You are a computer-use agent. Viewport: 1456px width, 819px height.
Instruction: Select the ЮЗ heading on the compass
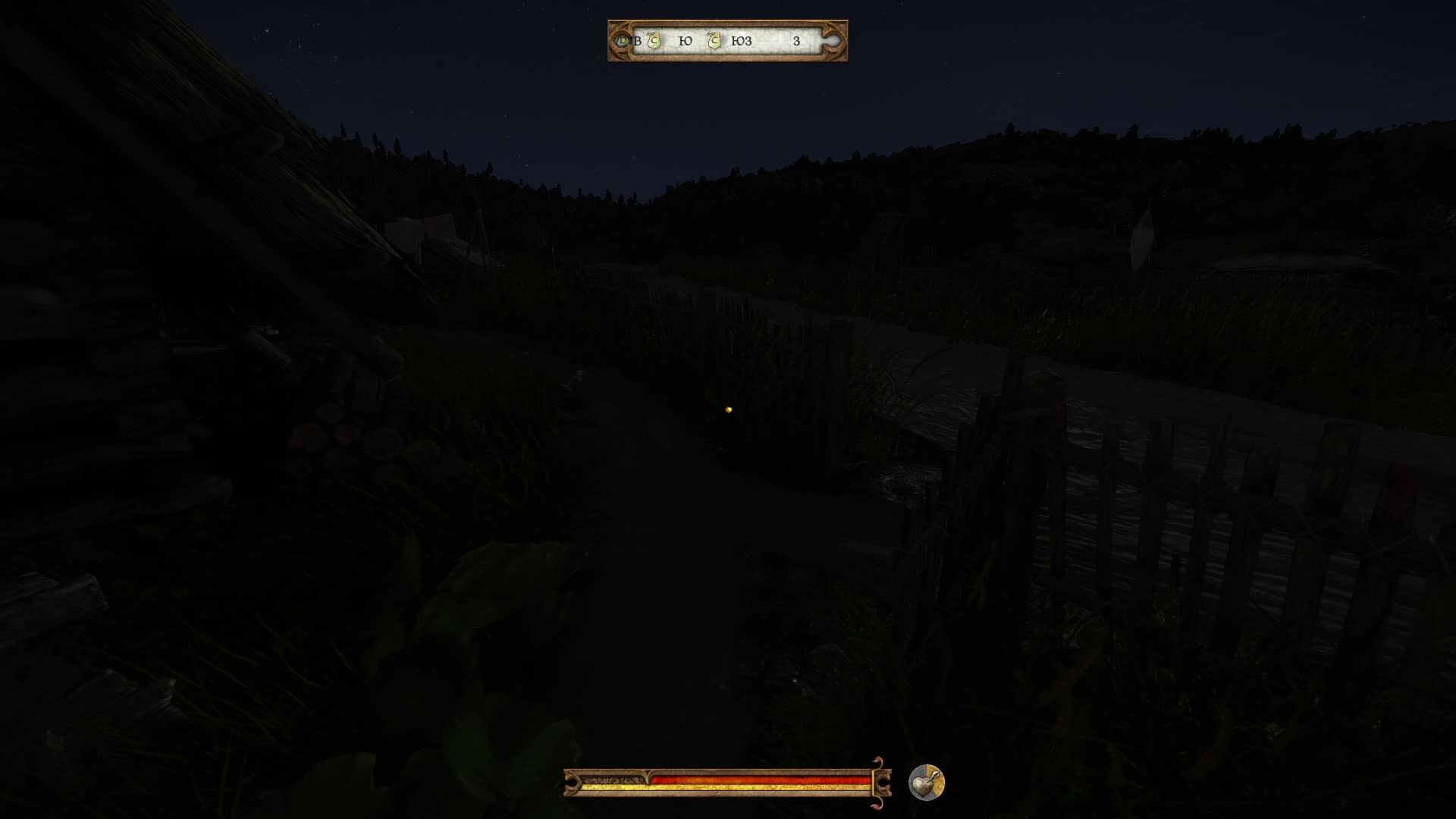[742, 41]
